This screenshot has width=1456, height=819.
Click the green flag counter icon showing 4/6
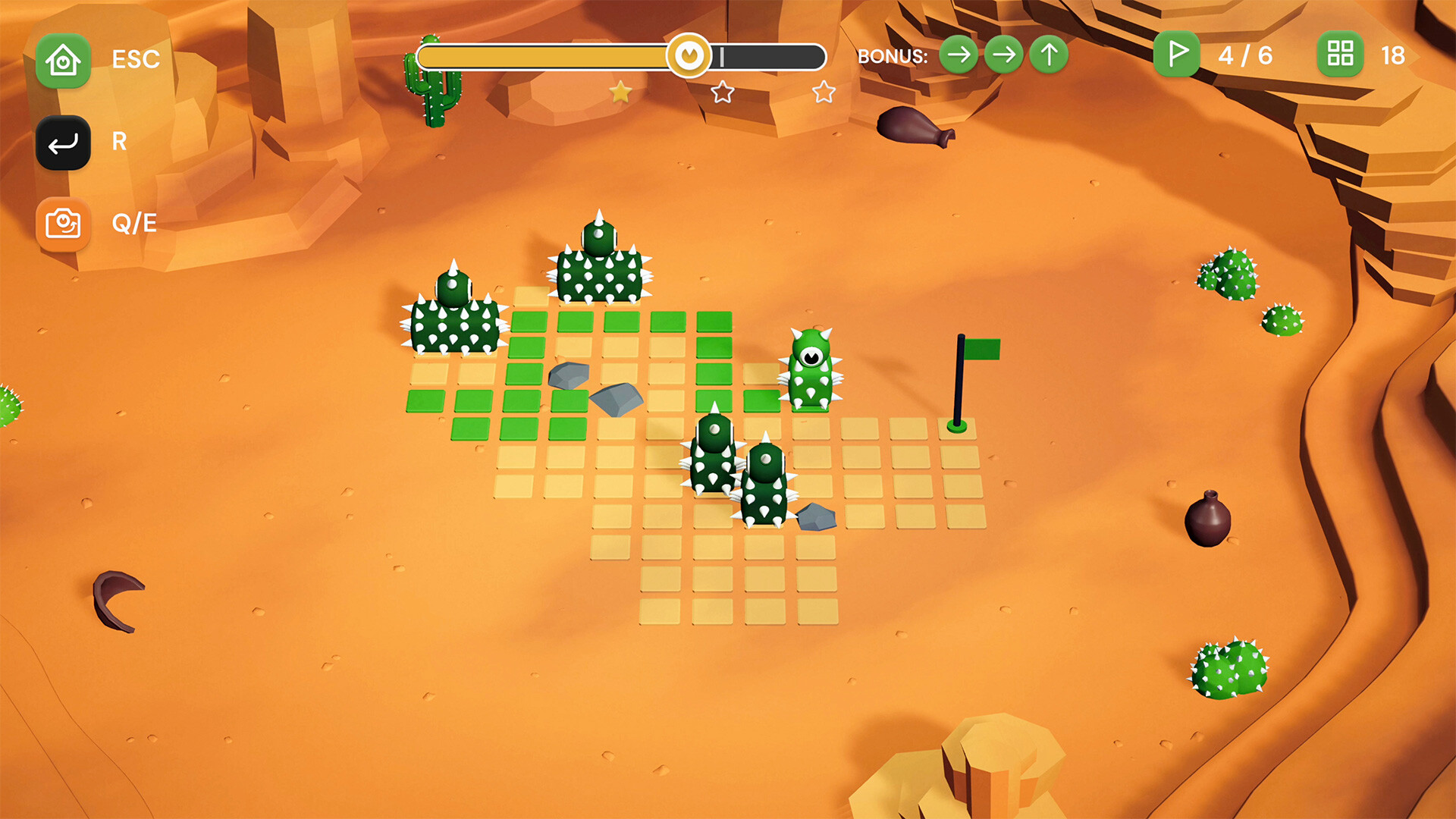1176,55
